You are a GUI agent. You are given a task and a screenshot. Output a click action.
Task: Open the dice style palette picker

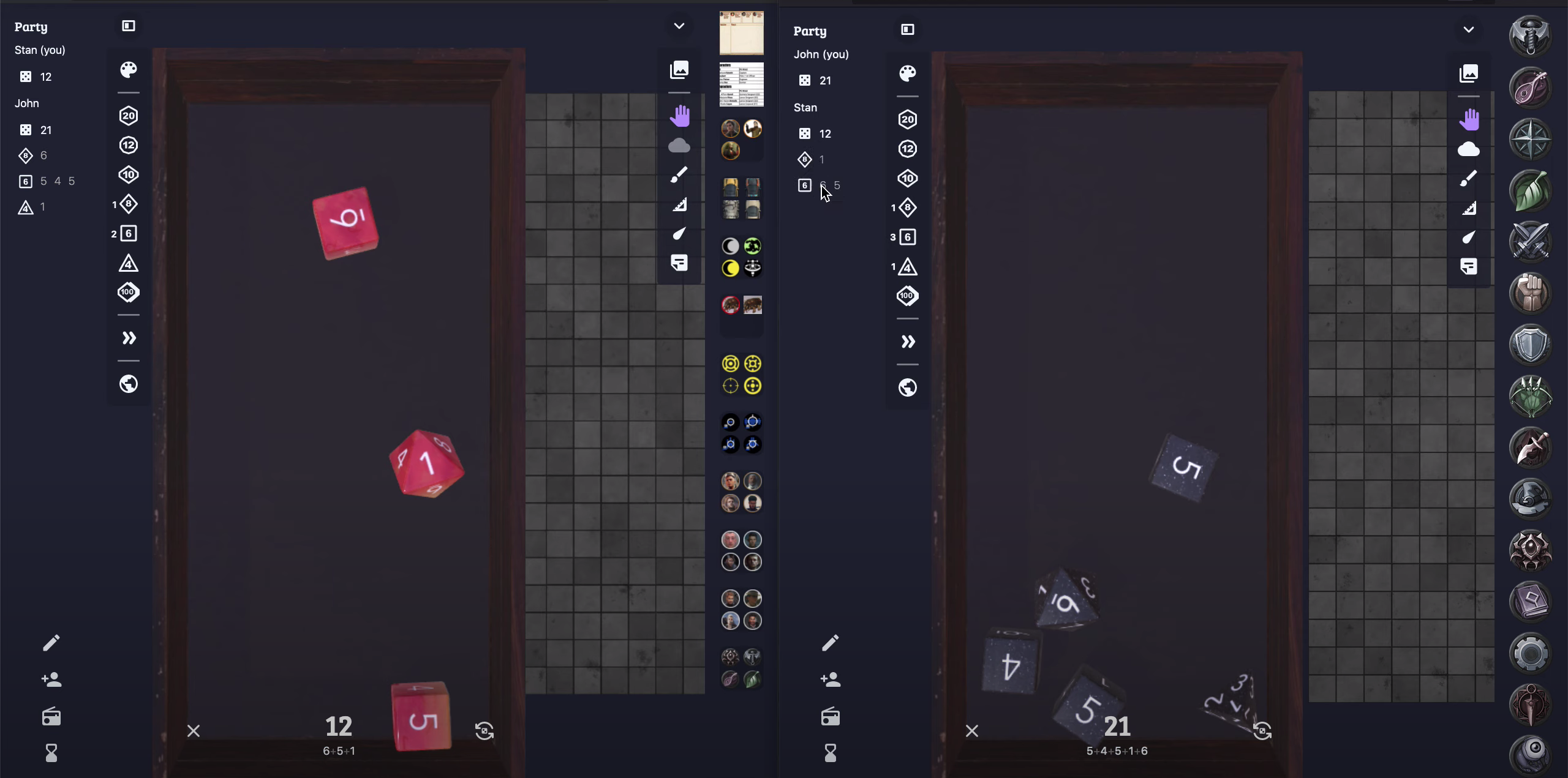[x=128, y=69]
